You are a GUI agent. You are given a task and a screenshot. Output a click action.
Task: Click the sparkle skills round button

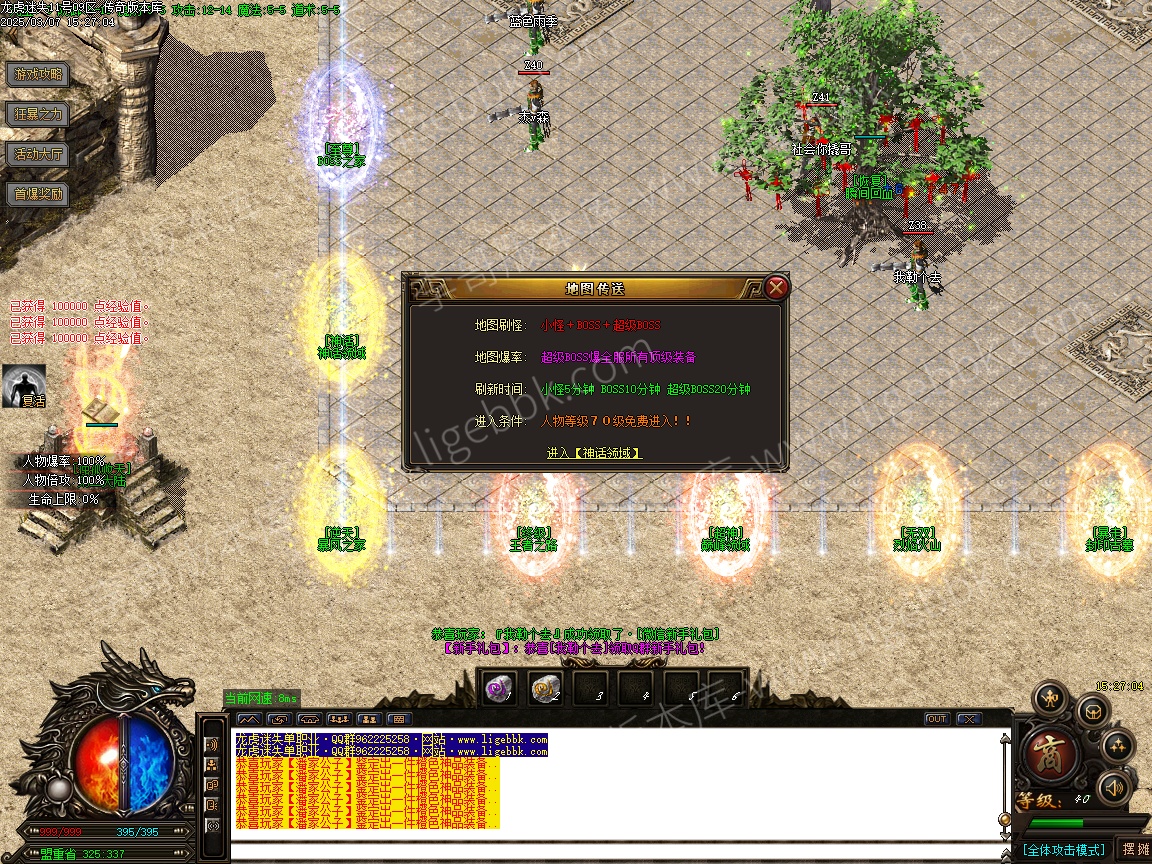click(1117, 746)
